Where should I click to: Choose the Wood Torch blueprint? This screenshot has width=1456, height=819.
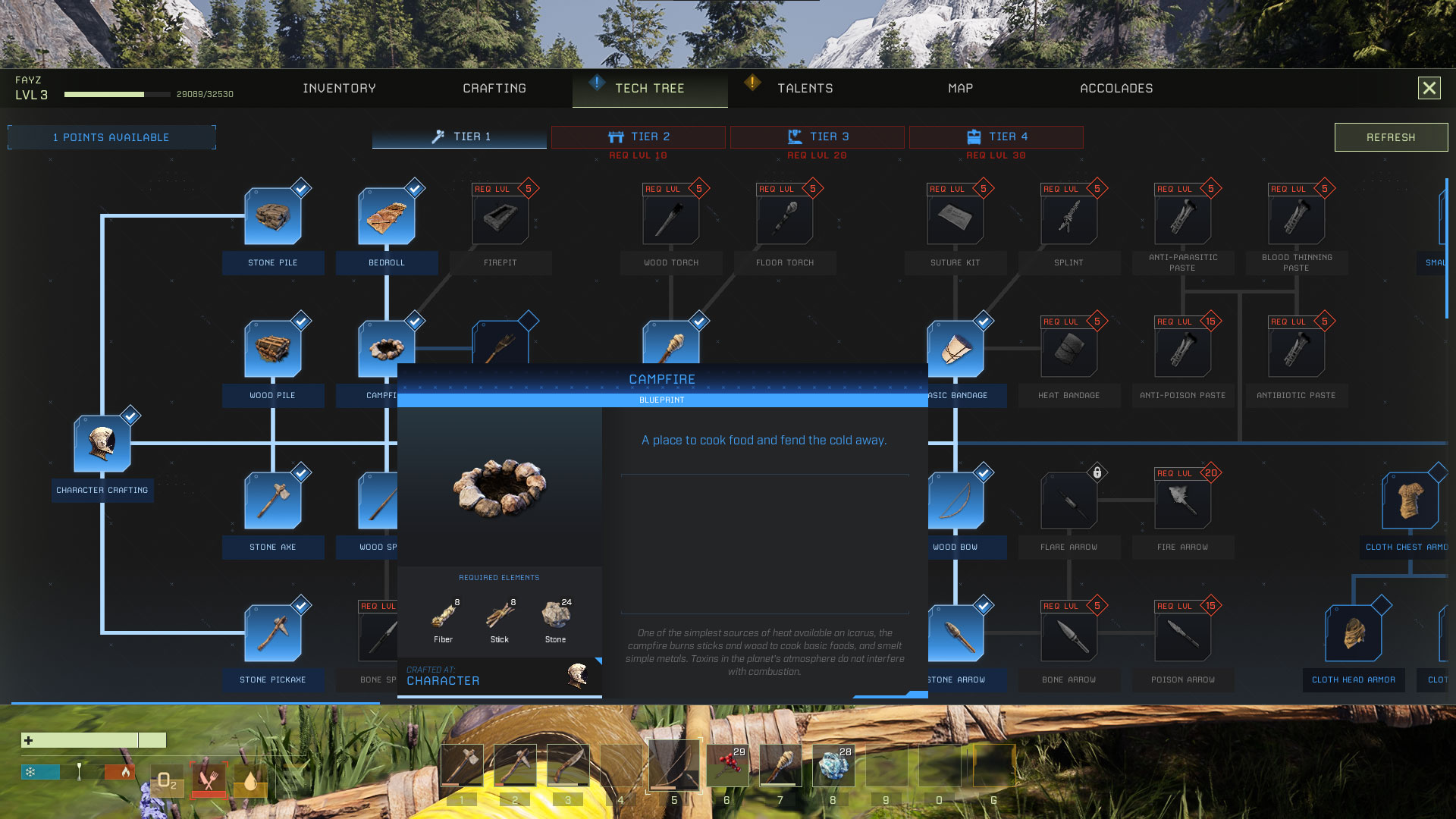[671, 219]
